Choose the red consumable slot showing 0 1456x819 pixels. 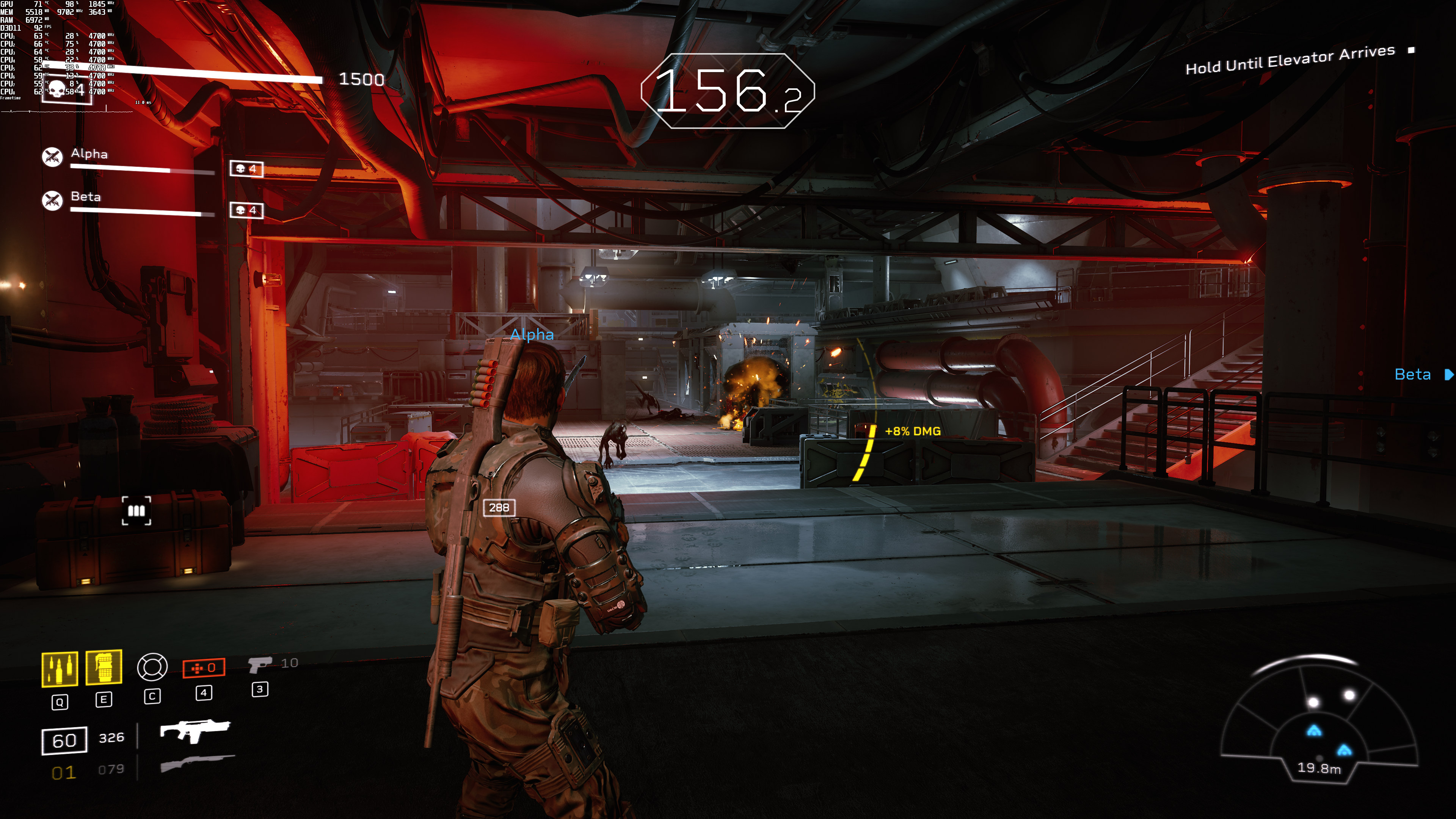204,667
